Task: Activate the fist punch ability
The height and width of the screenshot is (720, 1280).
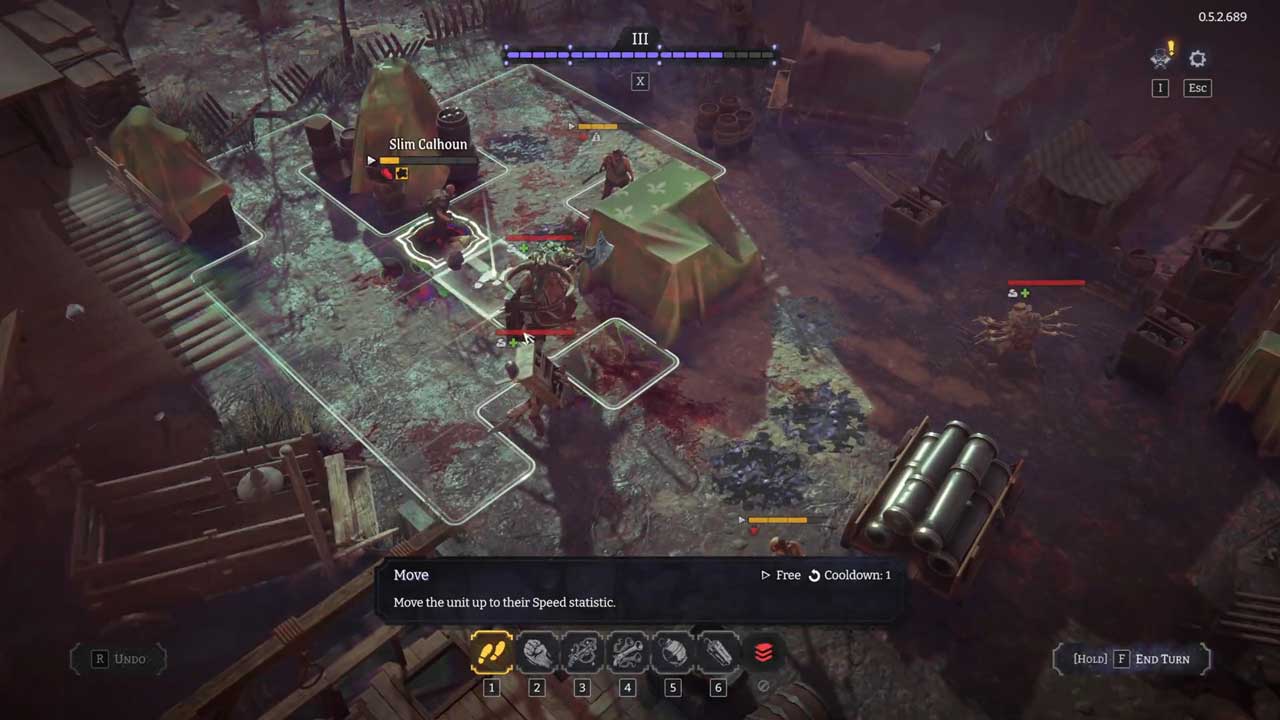Action: pos(537,653)
